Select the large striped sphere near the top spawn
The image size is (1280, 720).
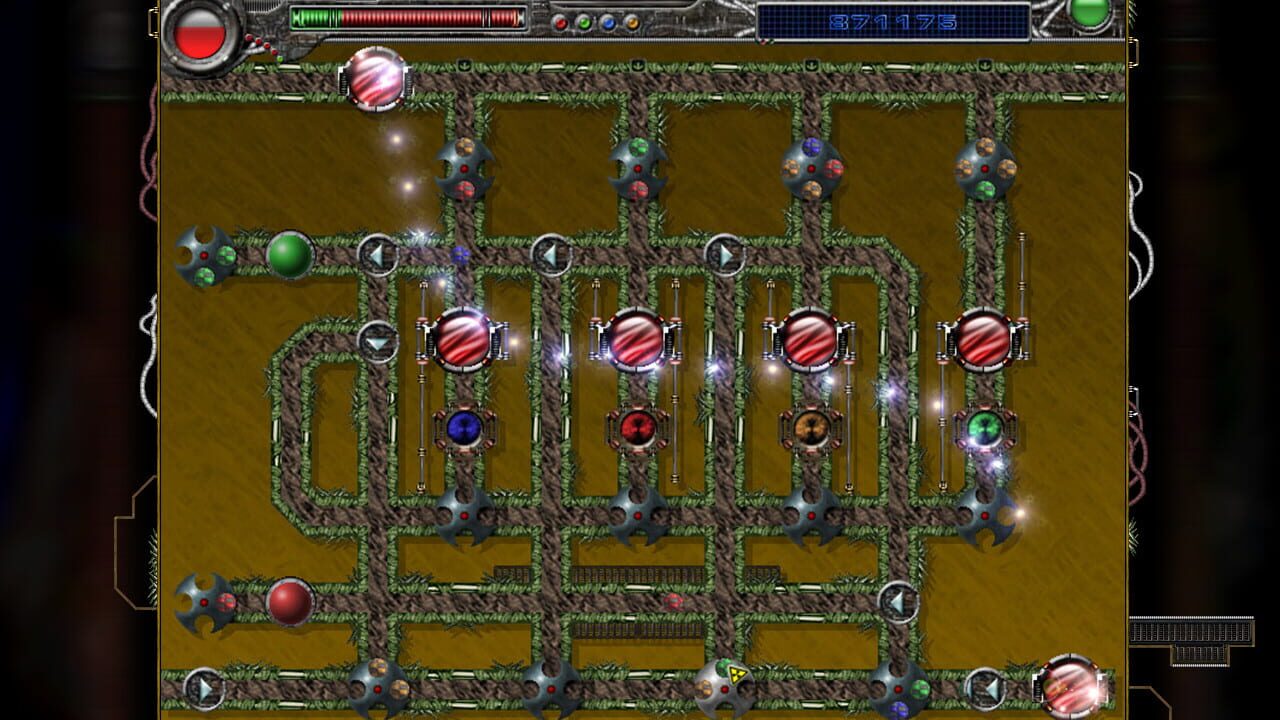[x=375, y=80]
